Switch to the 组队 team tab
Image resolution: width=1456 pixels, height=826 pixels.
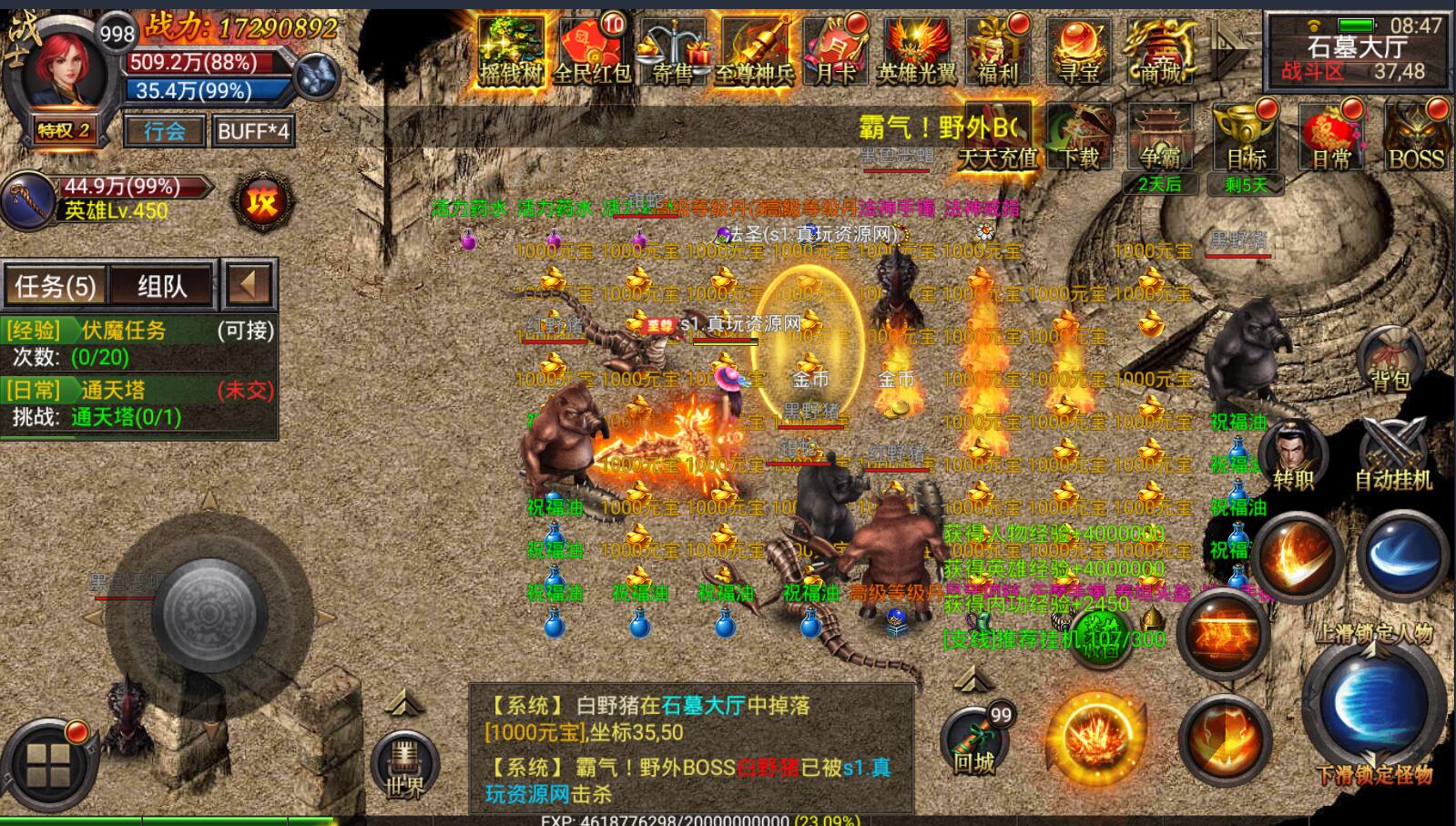tap(159, 284)
